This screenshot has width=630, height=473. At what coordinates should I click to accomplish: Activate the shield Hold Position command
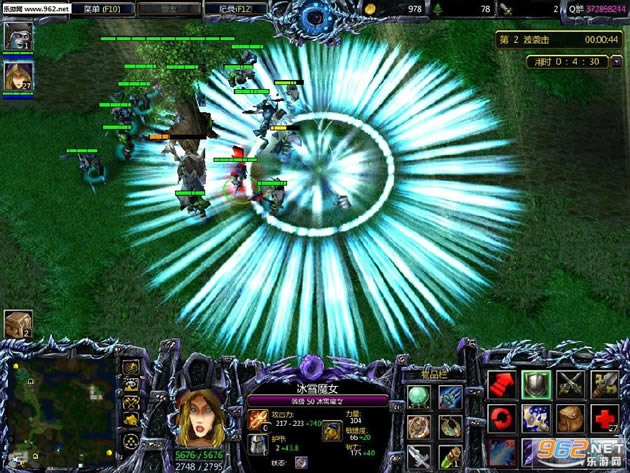537,384
